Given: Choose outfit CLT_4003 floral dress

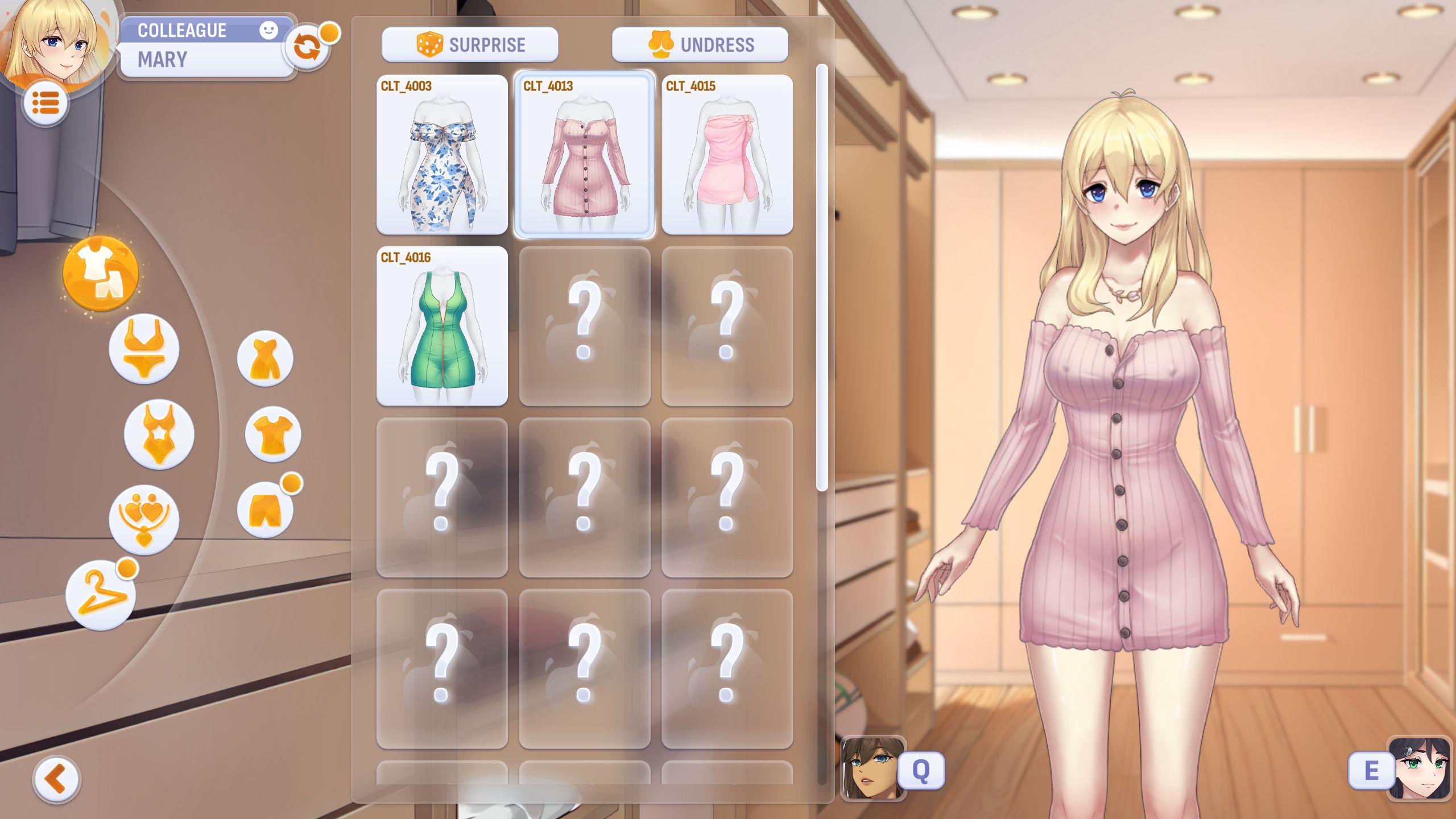Looking at the screenshot, I should (442, 155).
